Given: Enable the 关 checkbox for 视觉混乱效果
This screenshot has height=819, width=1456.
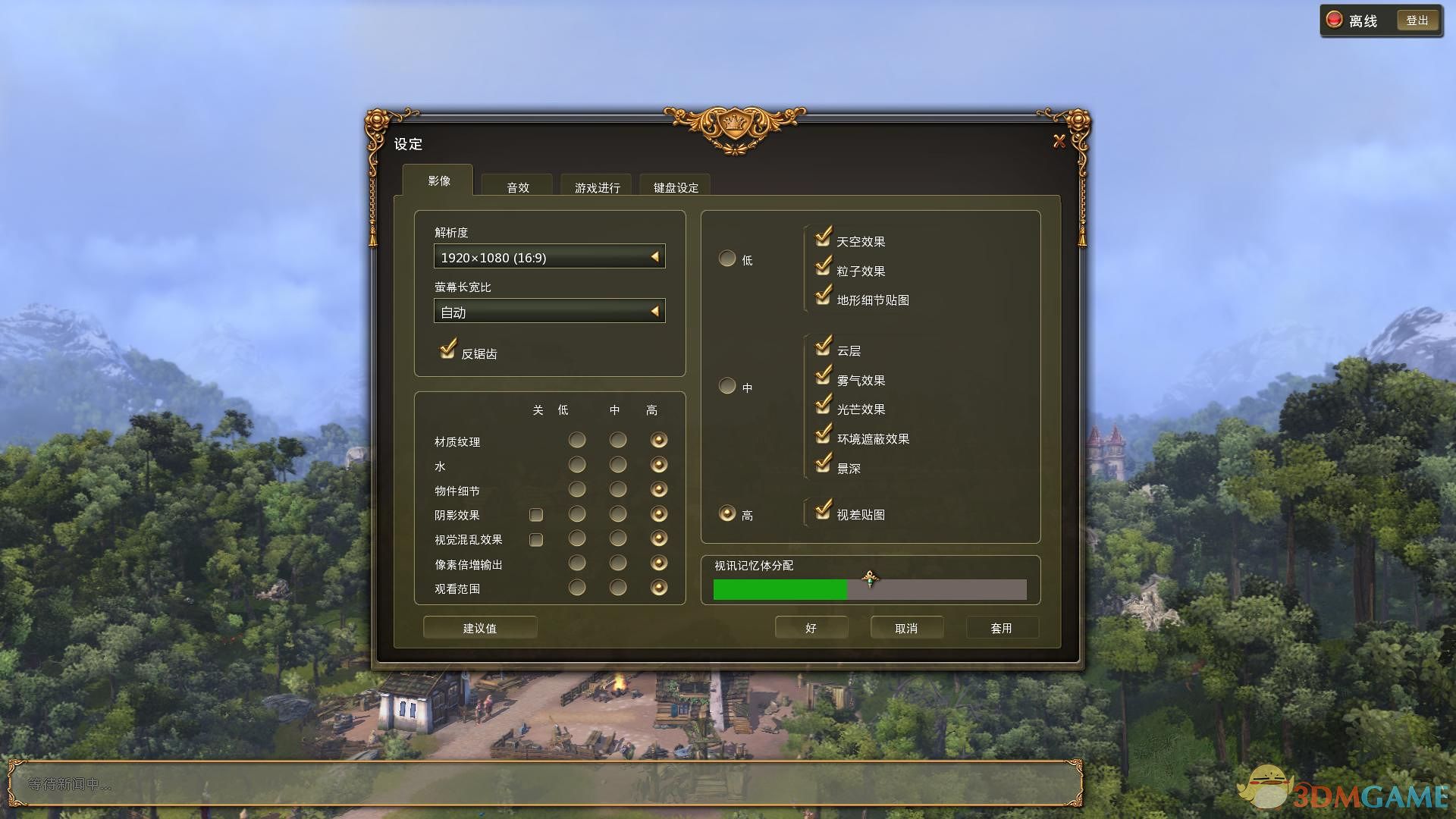Looking at the screenshot, I should tap(536, 539).
